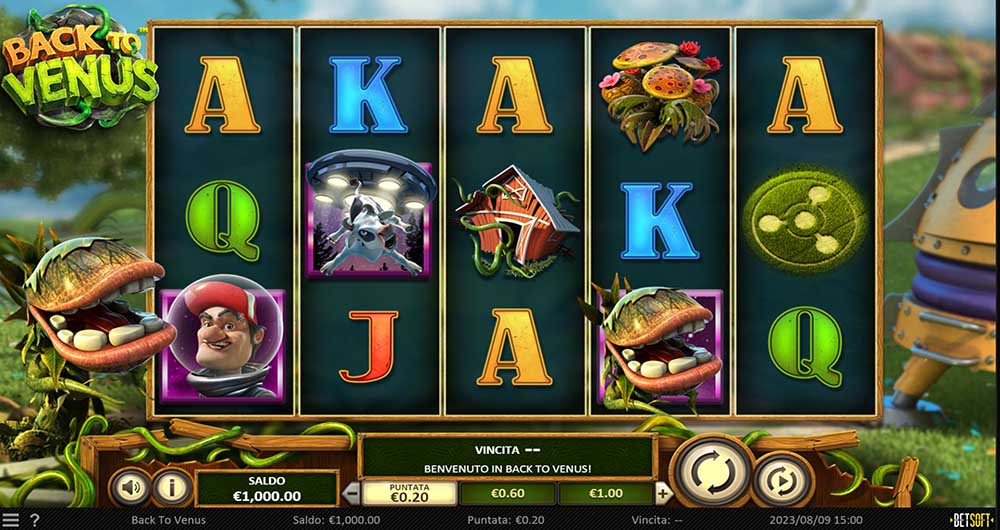Show help via the question mark icon
The image size is (1000, 530).
[35, 520]
